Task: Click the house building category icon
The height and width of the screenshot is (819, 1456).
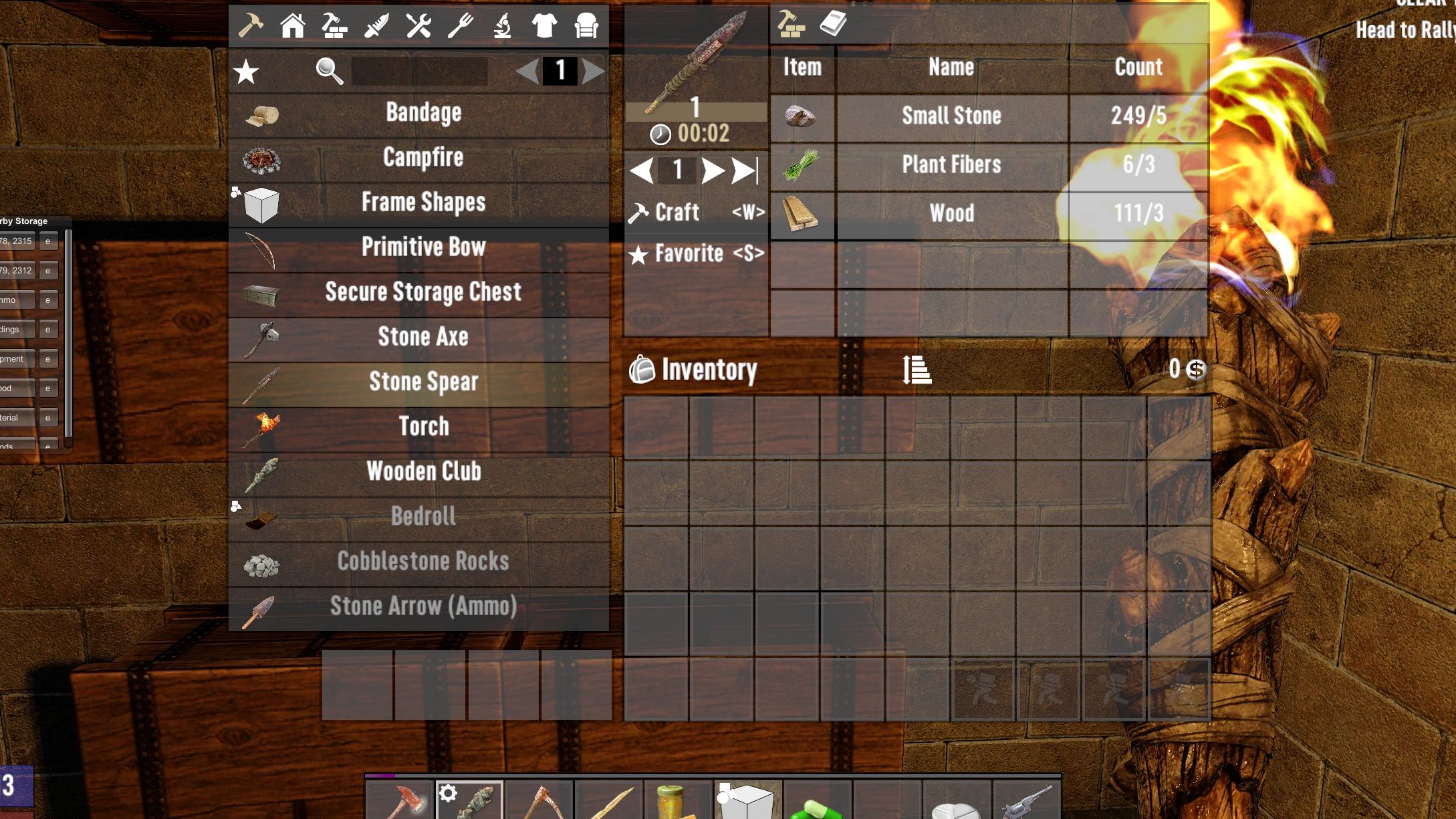Action: (292, 25)
